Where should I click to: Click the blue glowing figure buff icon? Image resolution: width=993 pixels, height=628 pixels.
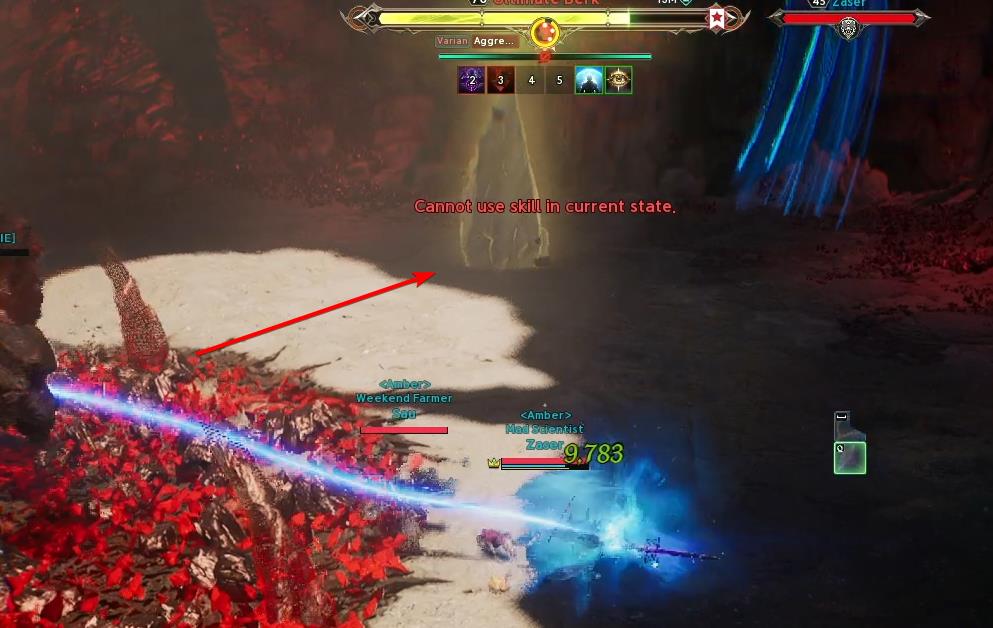589,81
